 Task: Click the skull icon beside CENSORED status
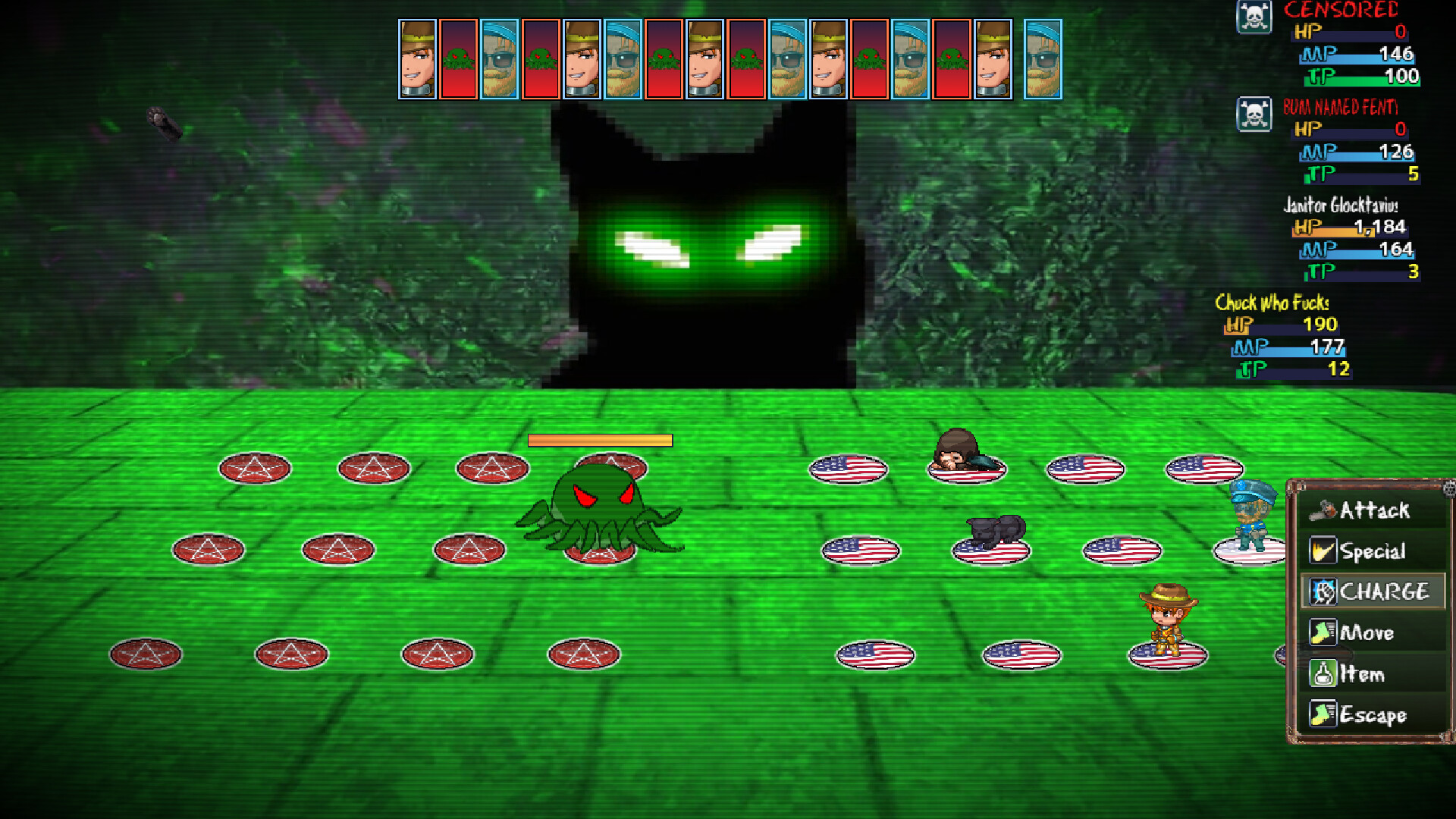[x=1255, y=17]
